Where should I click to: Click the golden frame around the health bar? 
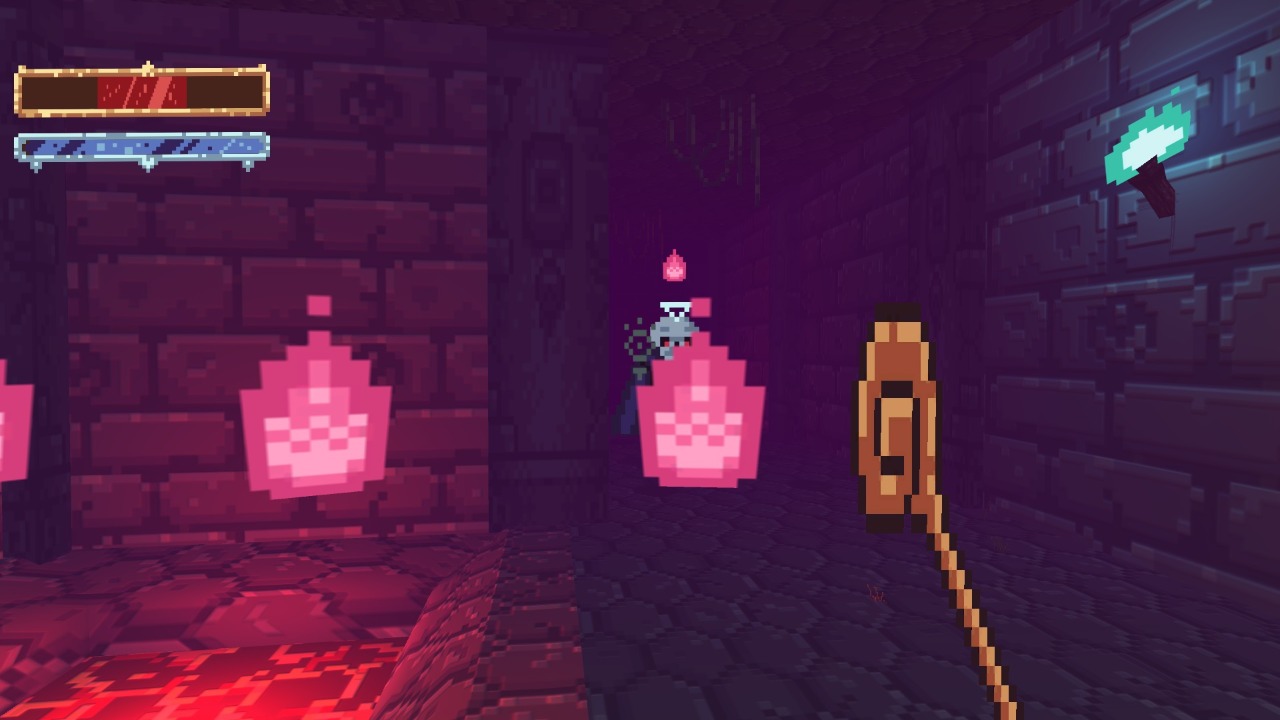pyautogui.click(x=138, y=70)
